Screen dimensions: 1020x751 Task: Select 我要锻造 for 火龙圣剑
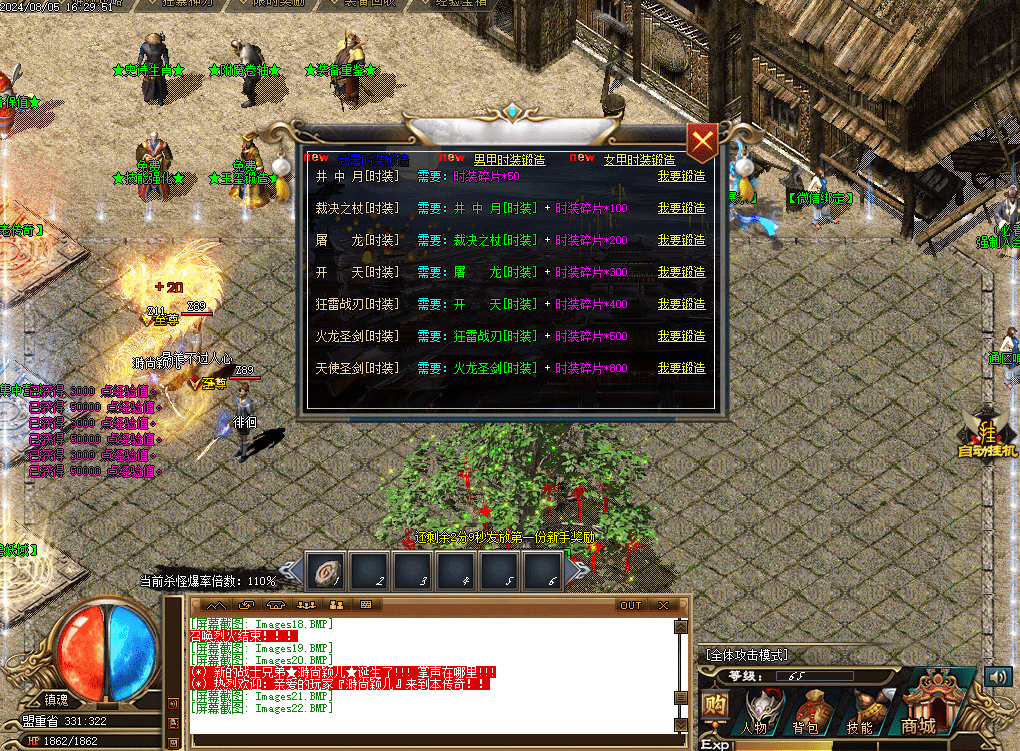[681, 336]
